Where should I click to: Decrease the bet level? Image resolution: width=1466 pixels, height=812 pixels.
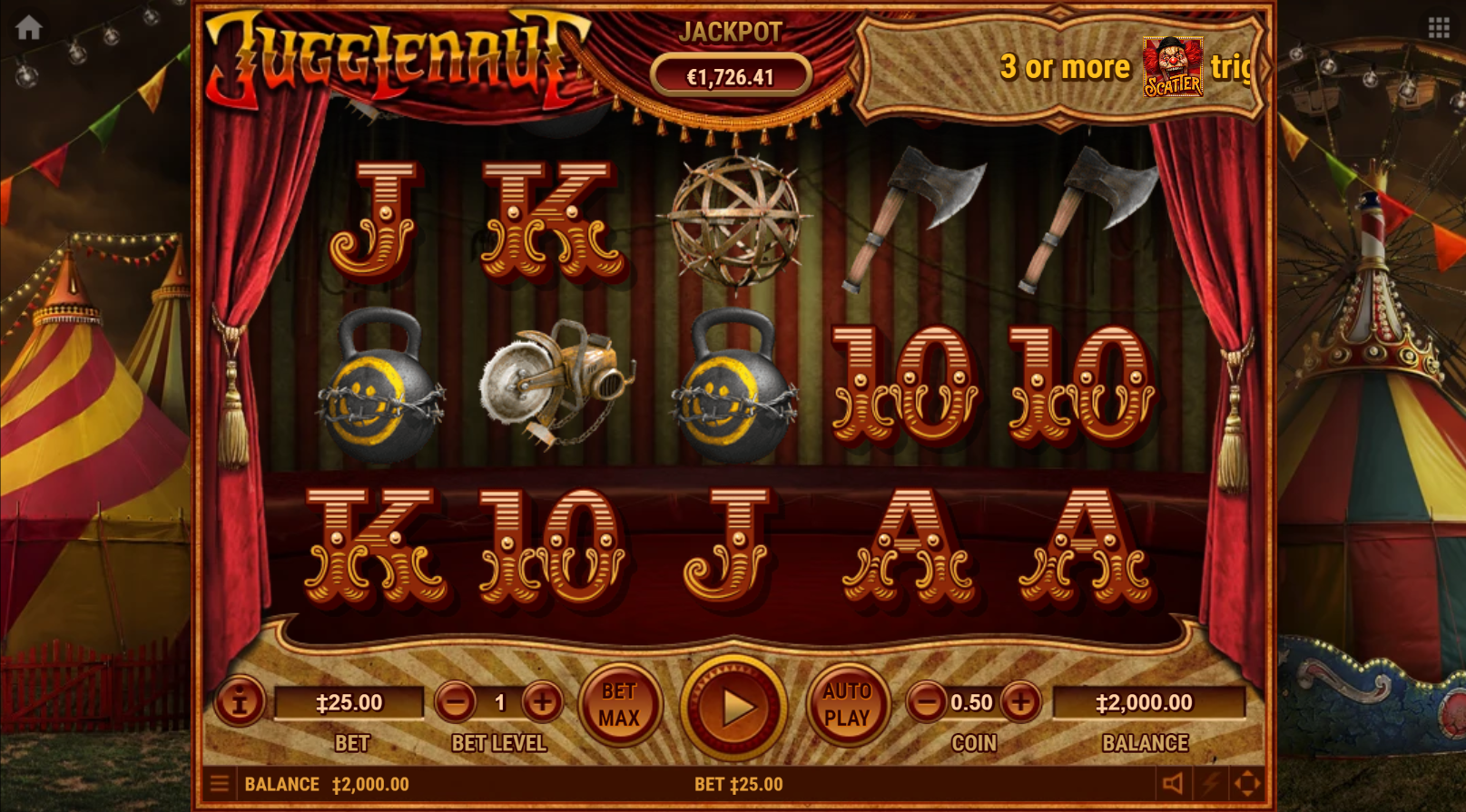click(456, 702)
